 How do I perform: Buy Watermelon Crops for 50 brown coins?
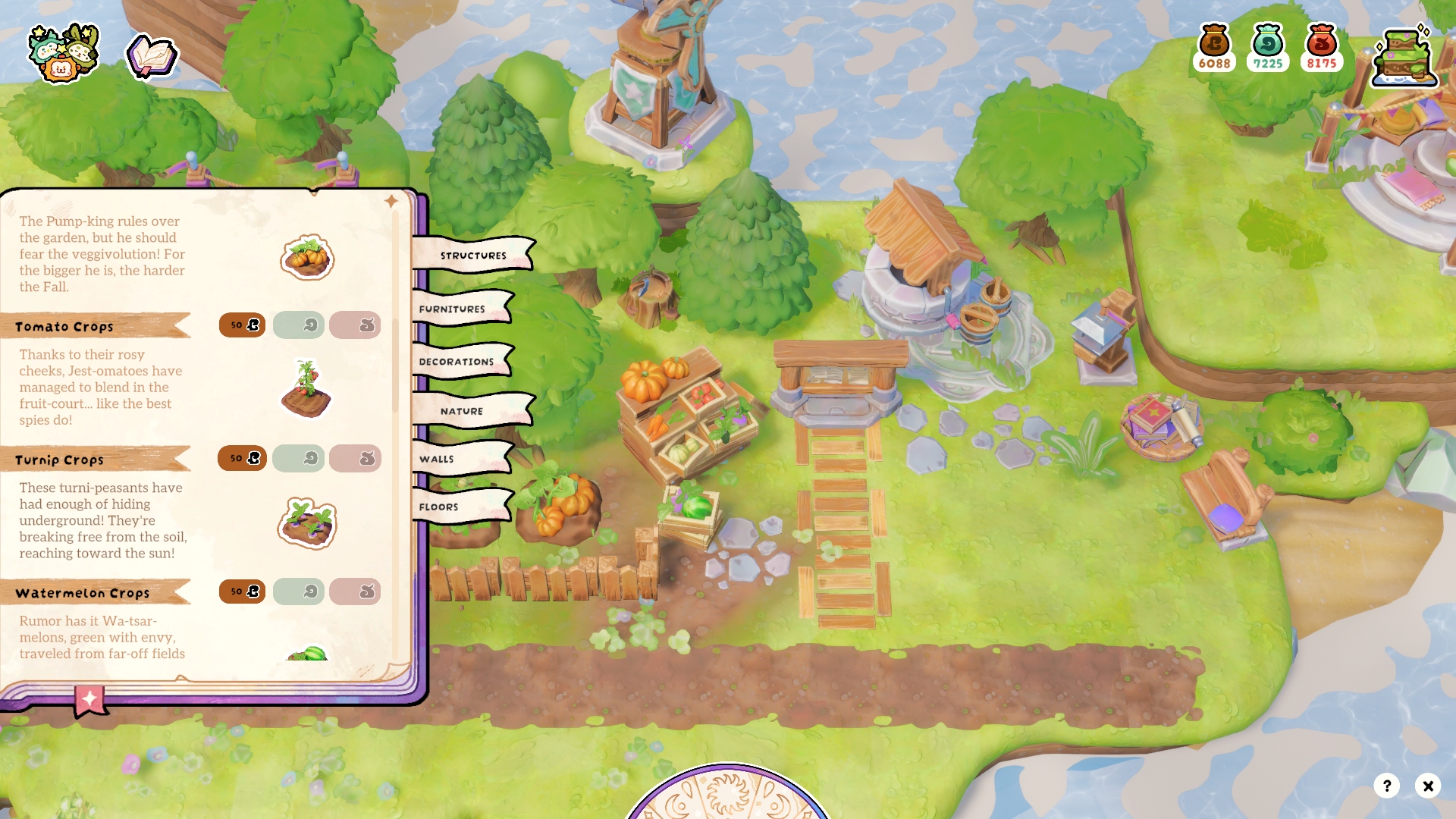coord(243,591)
